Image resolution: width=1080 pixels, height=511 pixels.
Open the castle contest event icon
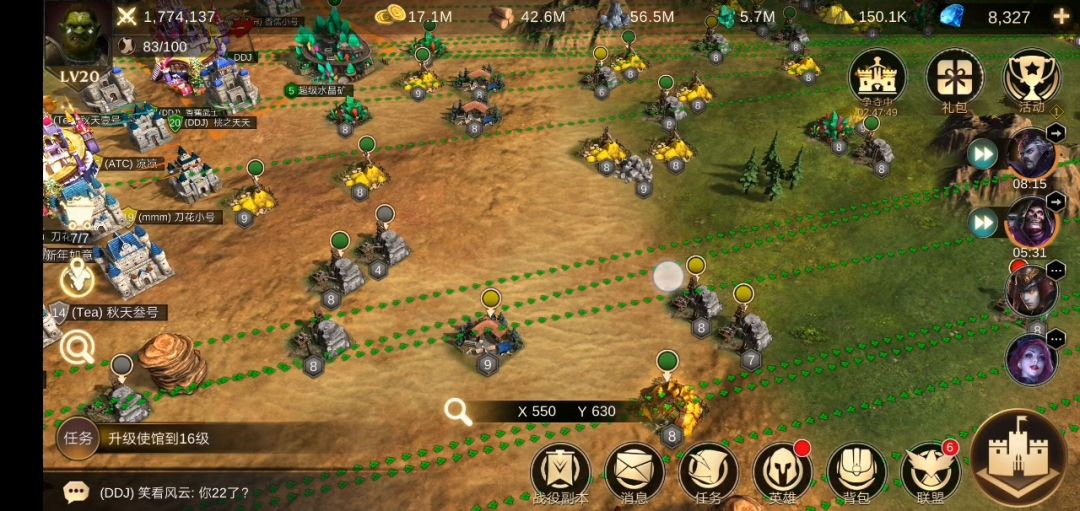(877, 77)
